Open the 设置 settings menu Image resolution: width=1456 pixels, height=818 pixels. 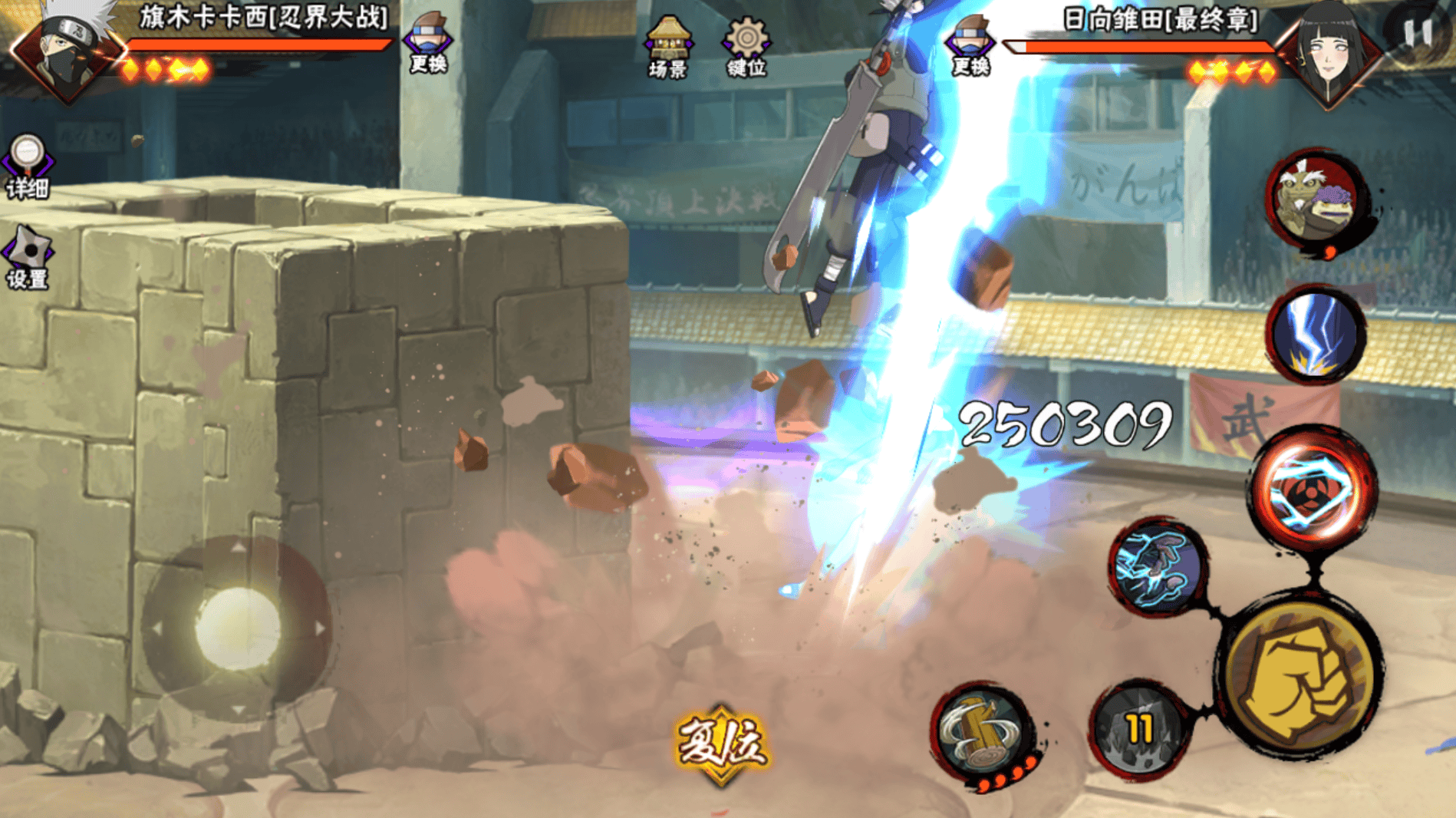point(28,258)
